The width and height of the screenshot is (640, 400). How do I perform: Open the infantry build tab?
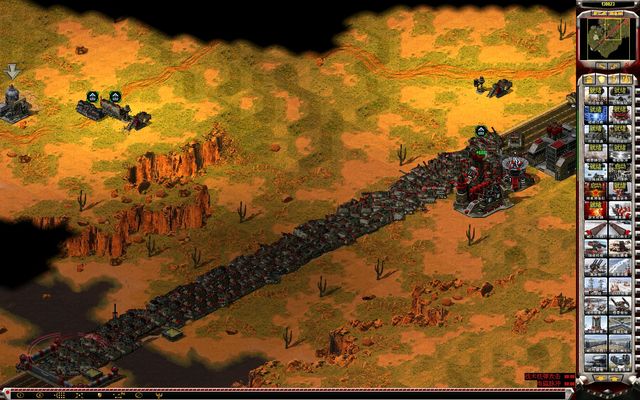[612, 79]
